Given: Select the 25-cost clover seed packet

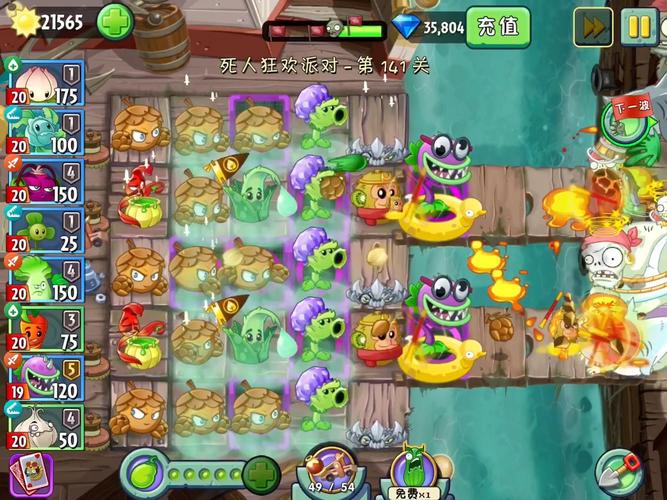Looking at the screenshot, I should coord(45,231).
